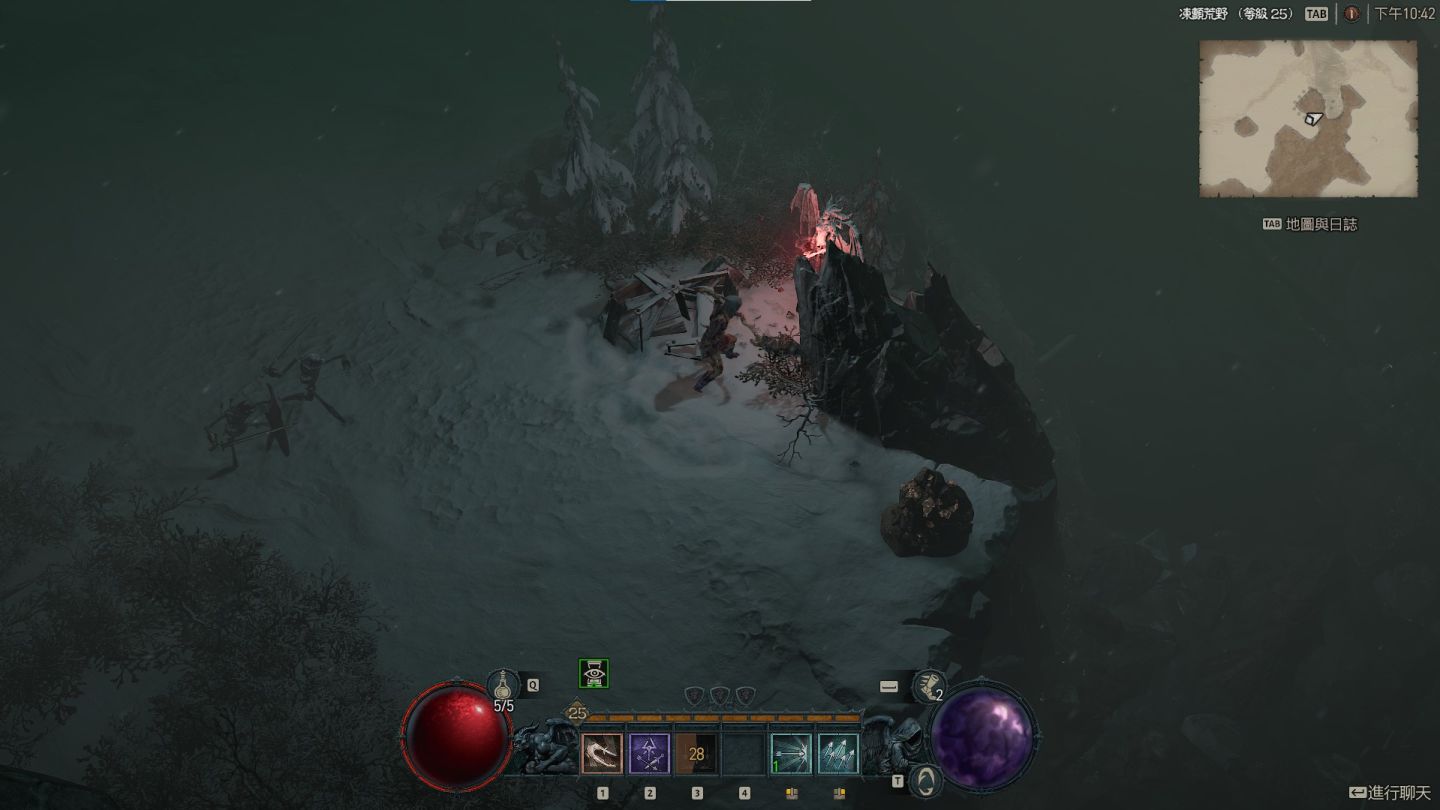Activate the curved blade slash skill
This screenshot has height=810, width=1440.
pyautogui.click(x=602, y=754)
